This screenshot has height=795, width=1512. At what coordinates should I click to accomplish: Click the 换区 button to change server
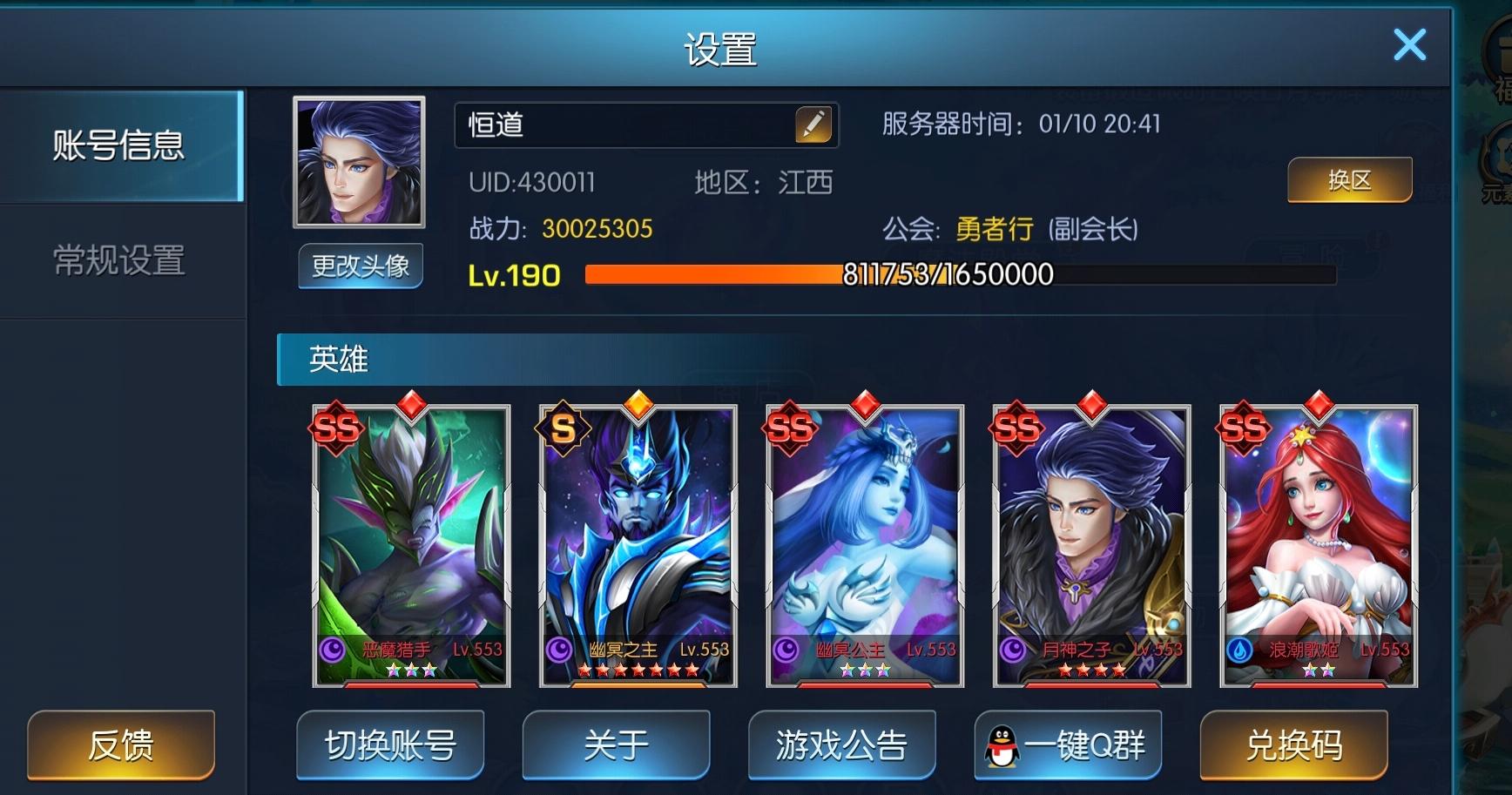[1349, 179]
